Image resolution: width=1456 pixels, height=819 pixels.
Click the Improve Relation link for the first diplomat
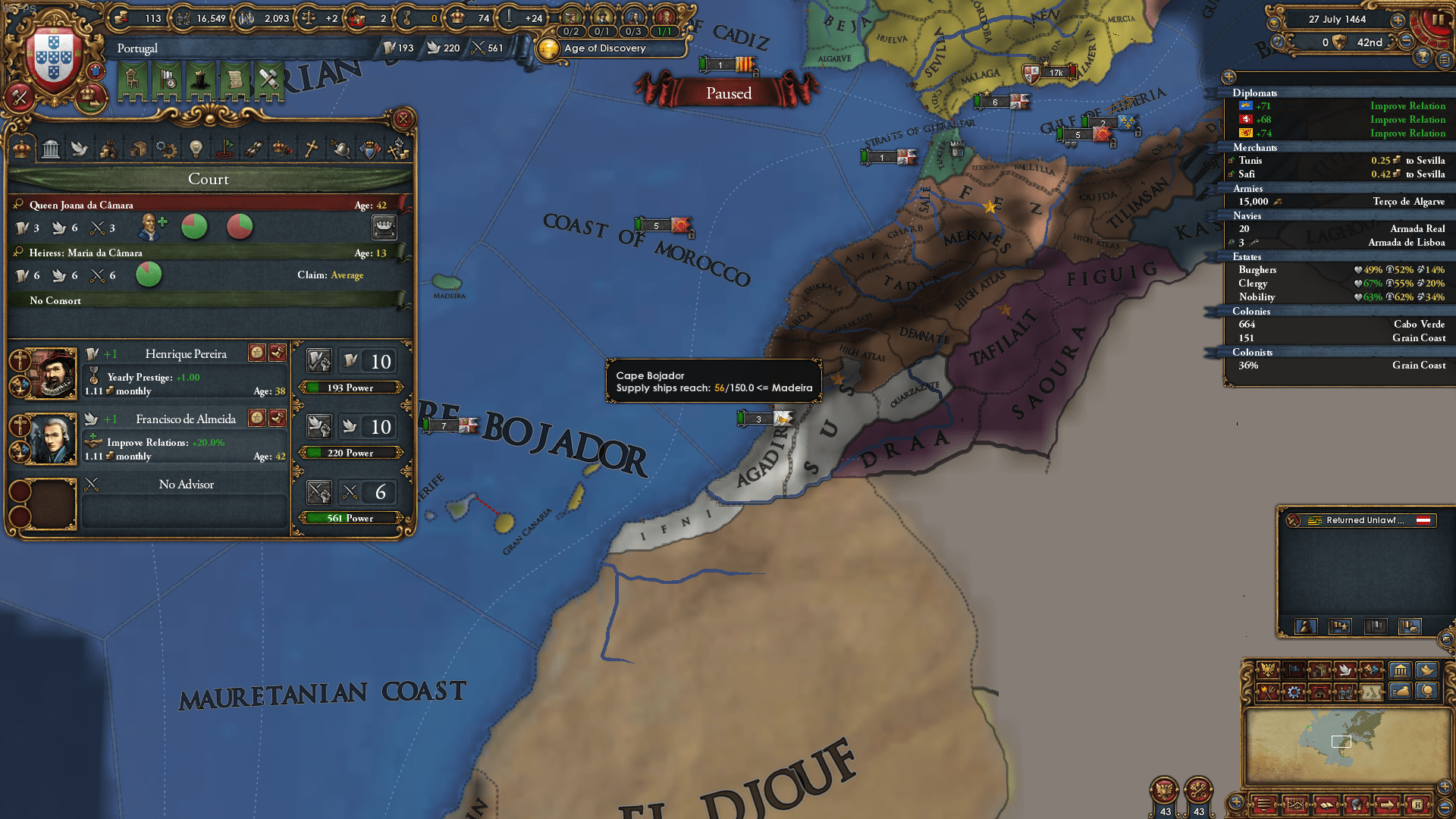click(1407, 106)
